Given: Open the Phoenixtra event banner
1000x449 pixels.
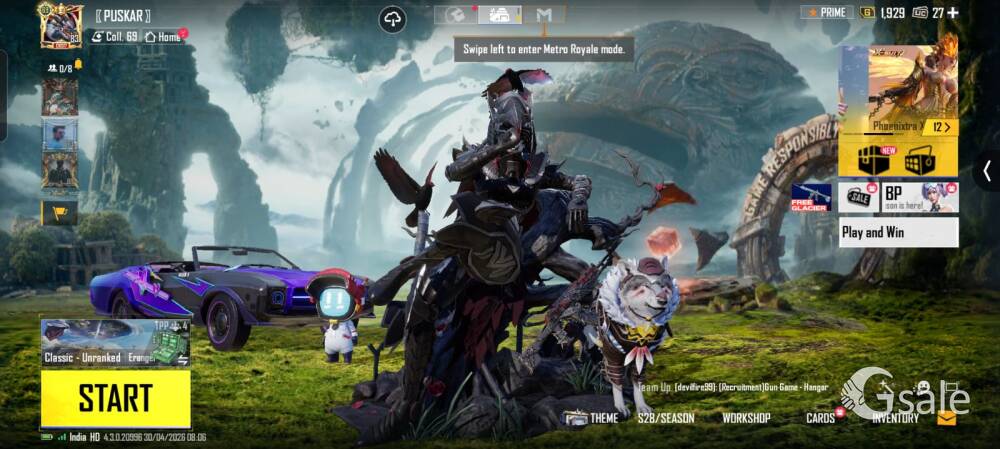Looking at the screenshot, I should point(898,91).
